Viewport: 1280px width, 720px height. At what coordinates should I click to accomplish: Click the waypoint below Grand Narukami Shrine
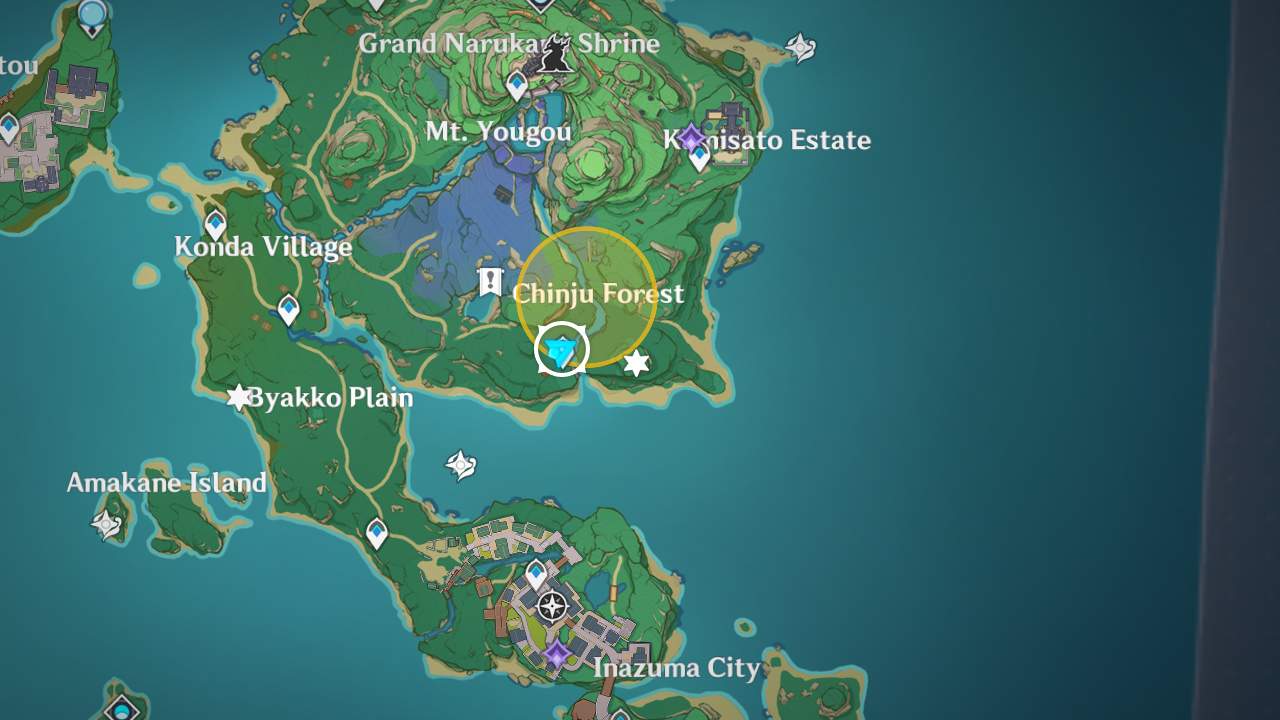(x=516, y=86)
